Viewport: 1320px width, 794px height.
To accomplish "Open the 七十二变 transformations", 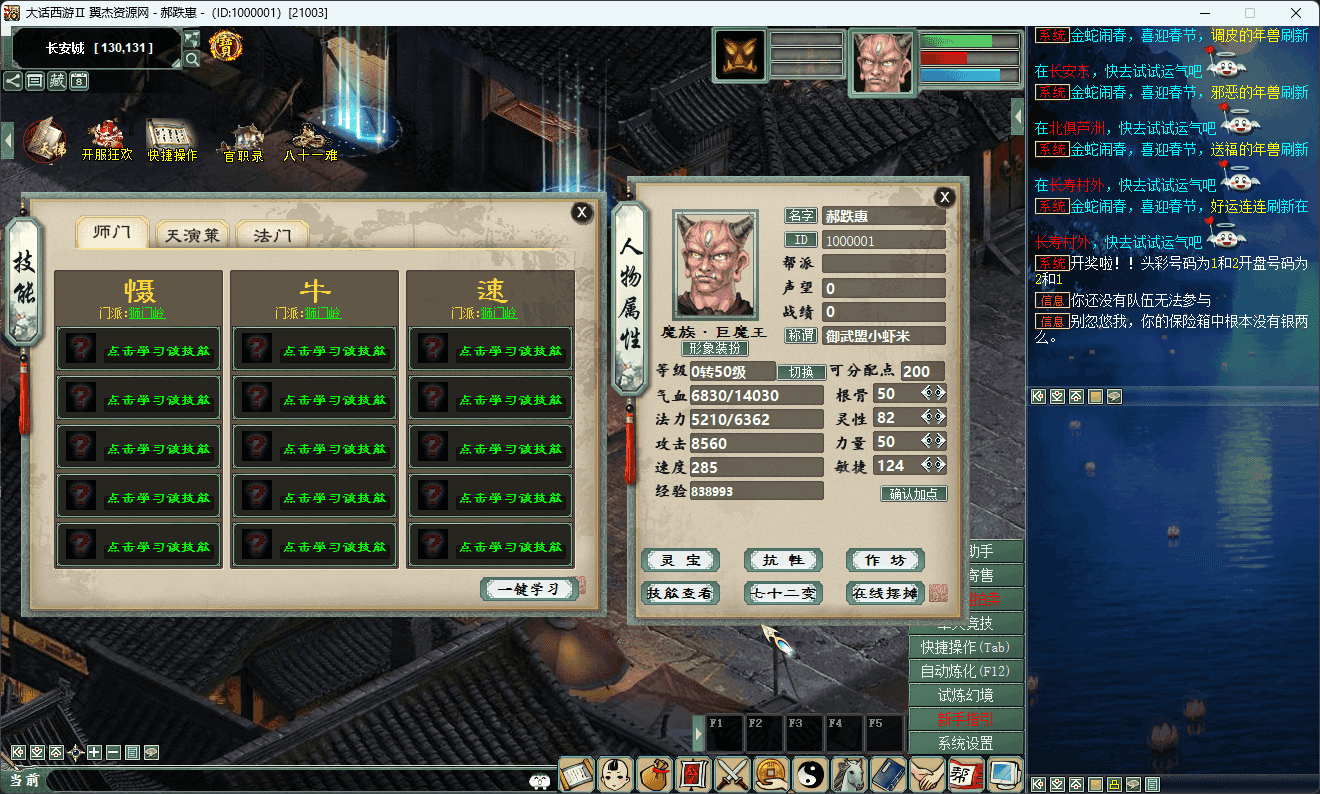I will coord(784,593).
